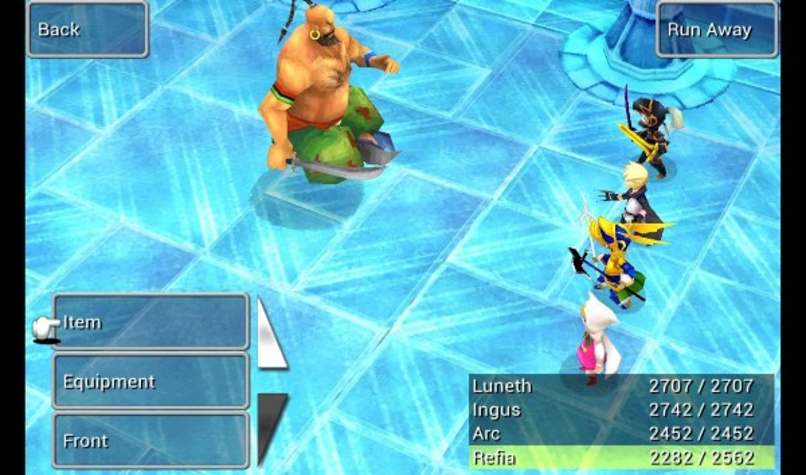Viewport: 806px width, 475px height.
Task: Open the Equipment command
Action: pyautogui.click(x=150, y=381)
